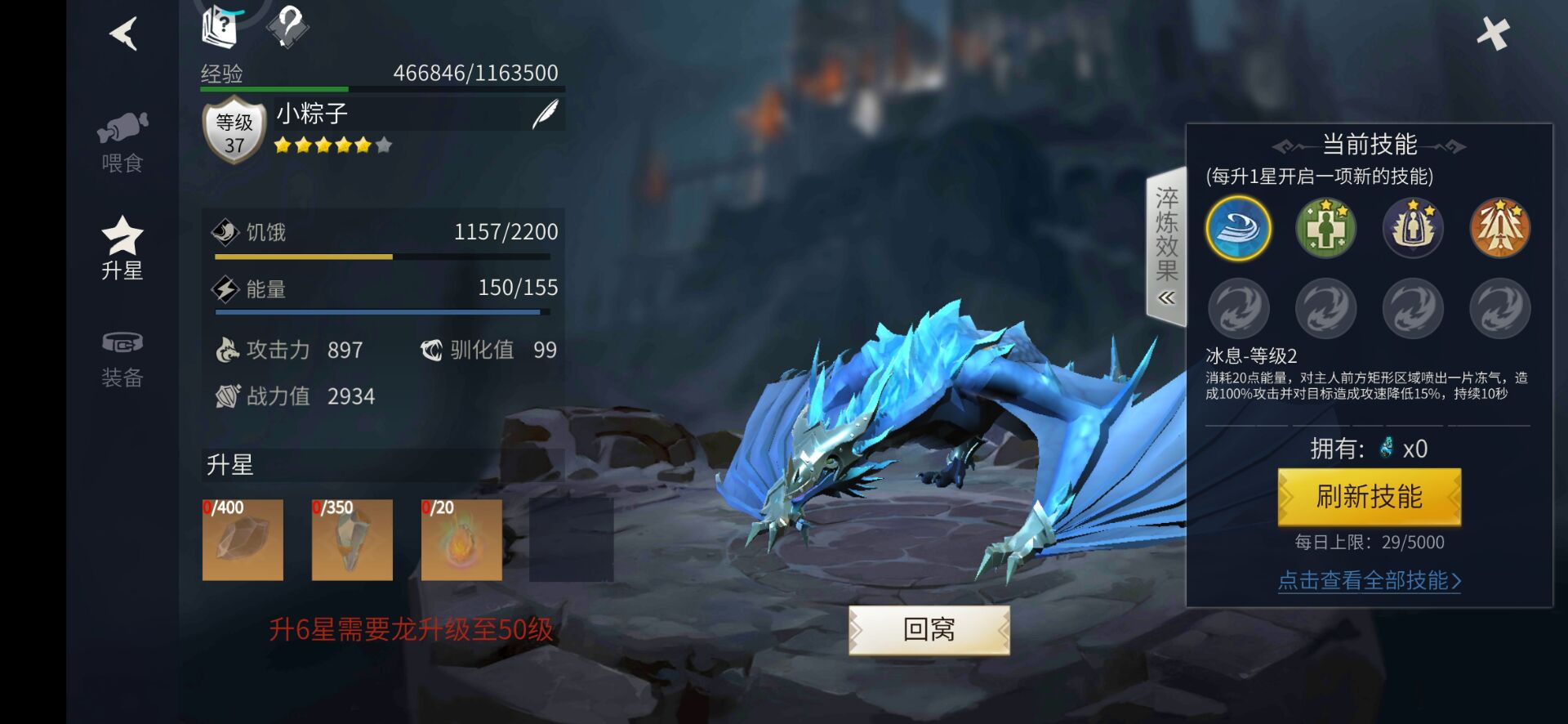
Task: Open the 装备 equipment tab
Action: pos(122,359)
